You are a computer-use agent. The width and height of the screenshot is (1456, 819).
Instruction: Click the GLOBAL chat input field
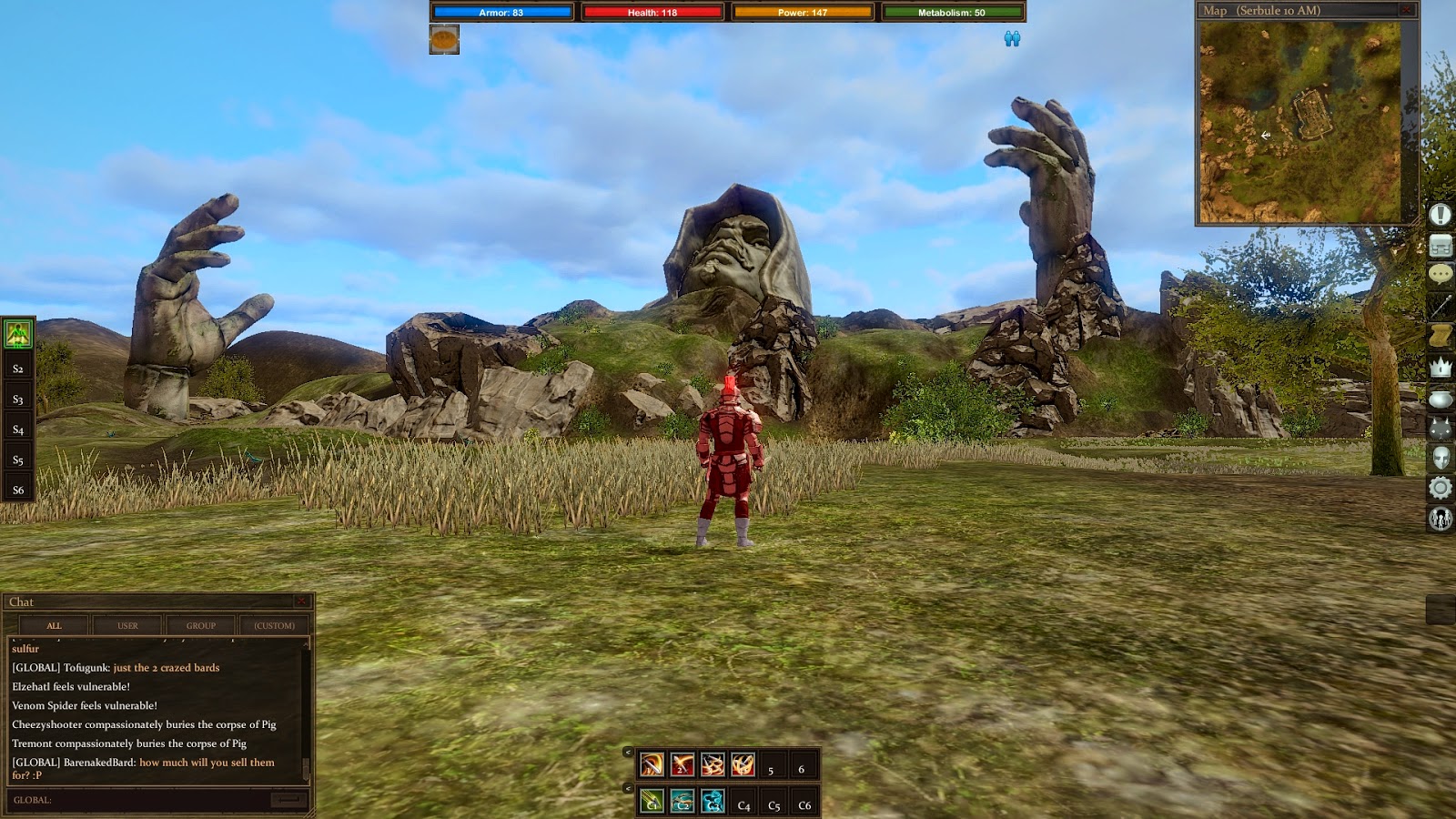pos(146,800)
